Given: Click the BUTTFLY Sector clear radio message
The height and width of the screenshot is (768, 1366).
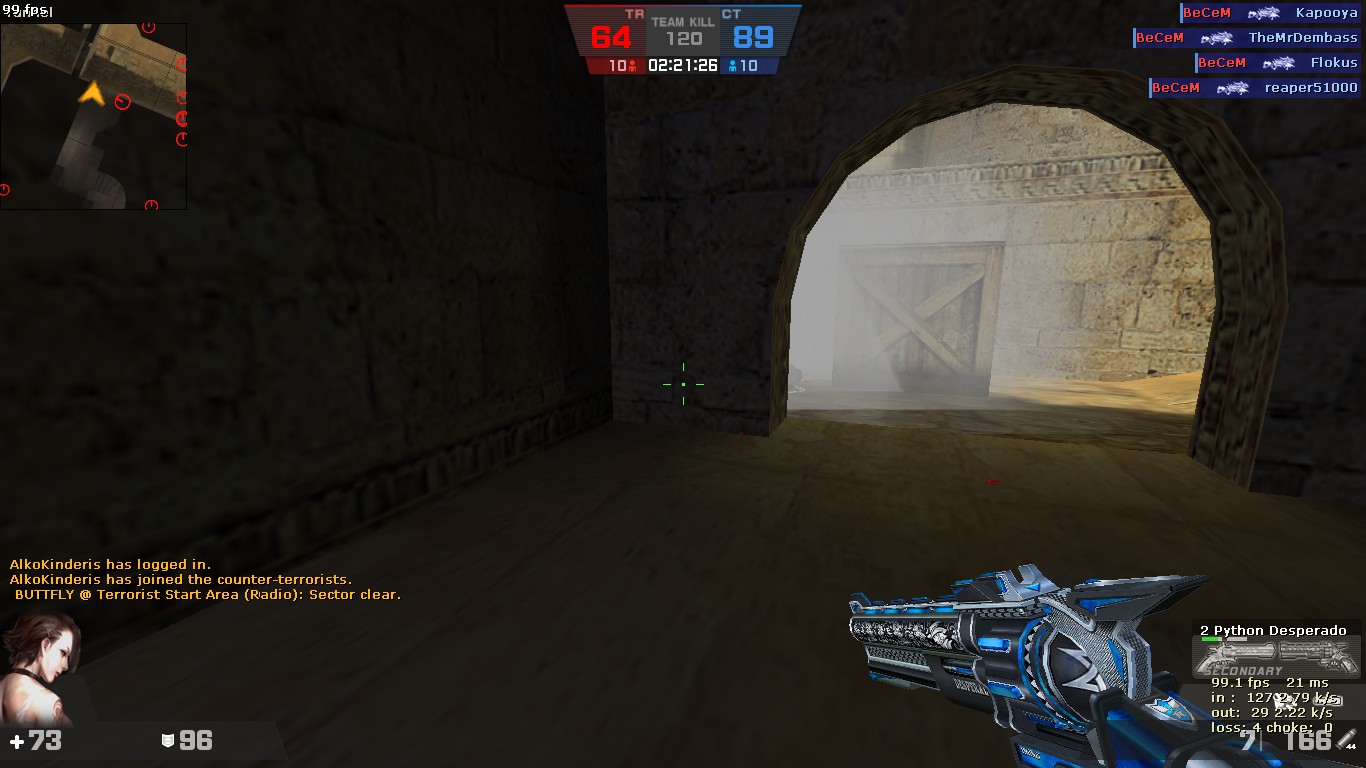Looking at the screenshot, I should click(x=208, y=594).
